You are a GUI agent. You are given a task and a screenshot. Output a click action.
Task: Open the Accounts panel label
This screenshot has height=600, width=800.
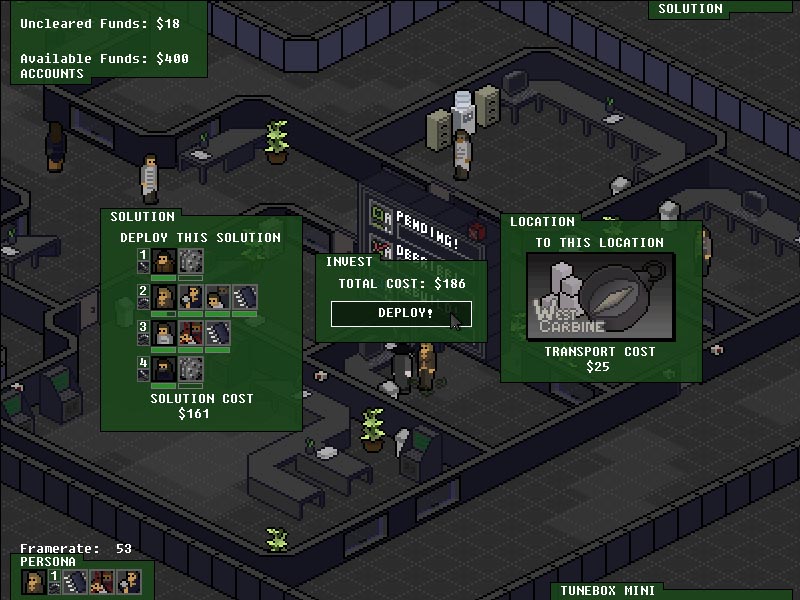52,73
